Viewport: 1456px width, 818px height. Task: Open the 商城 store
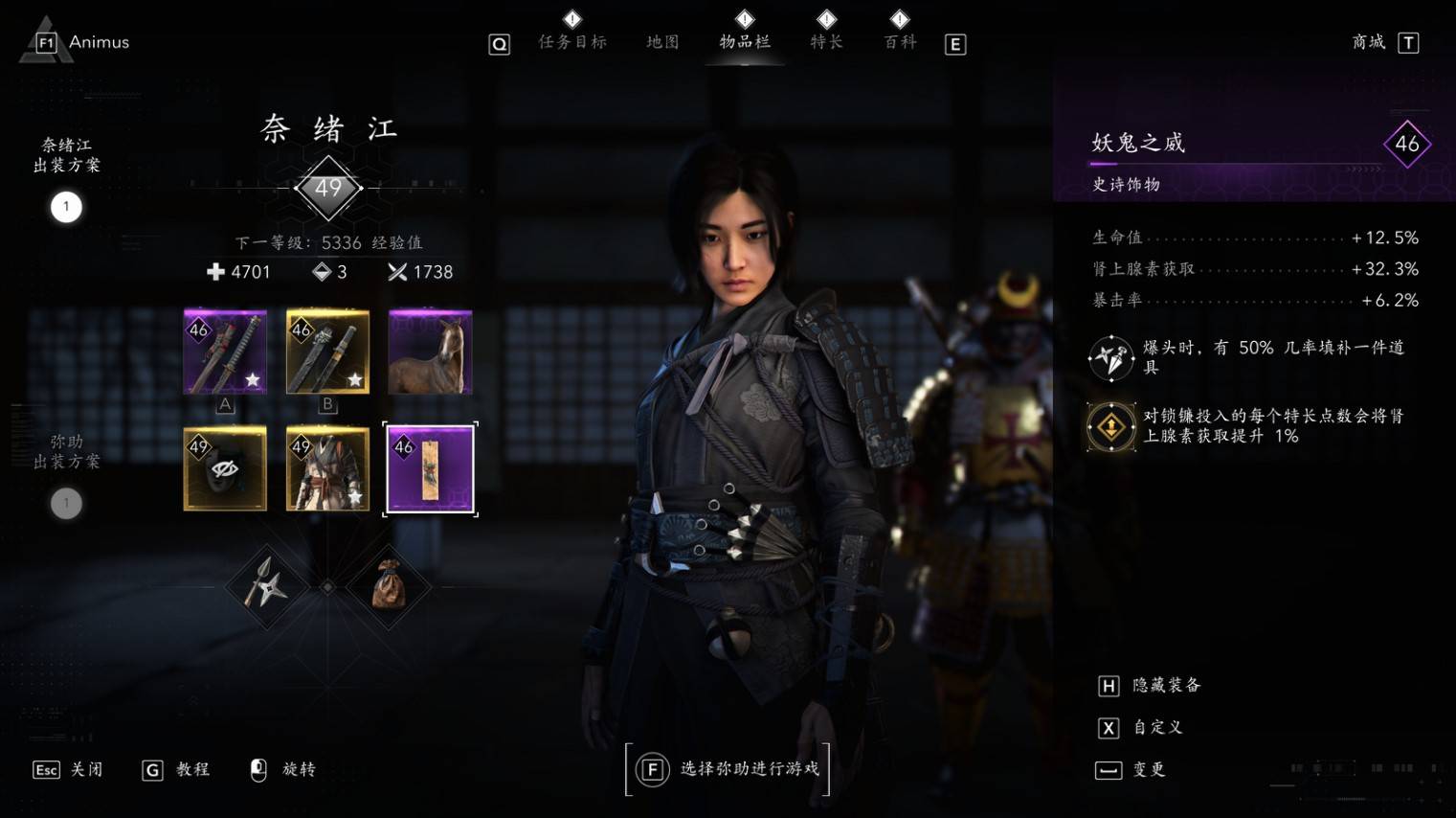point(1369,41)
